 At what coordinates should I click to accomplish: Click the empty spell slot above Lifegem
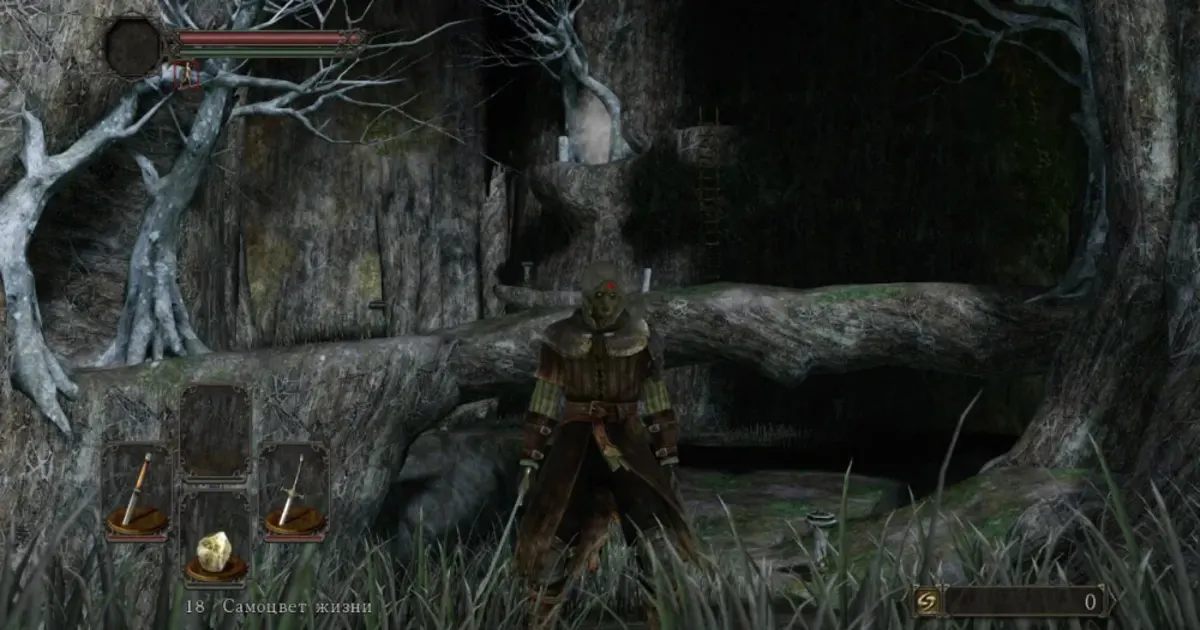pyautogui.click(x=215, y=433)
